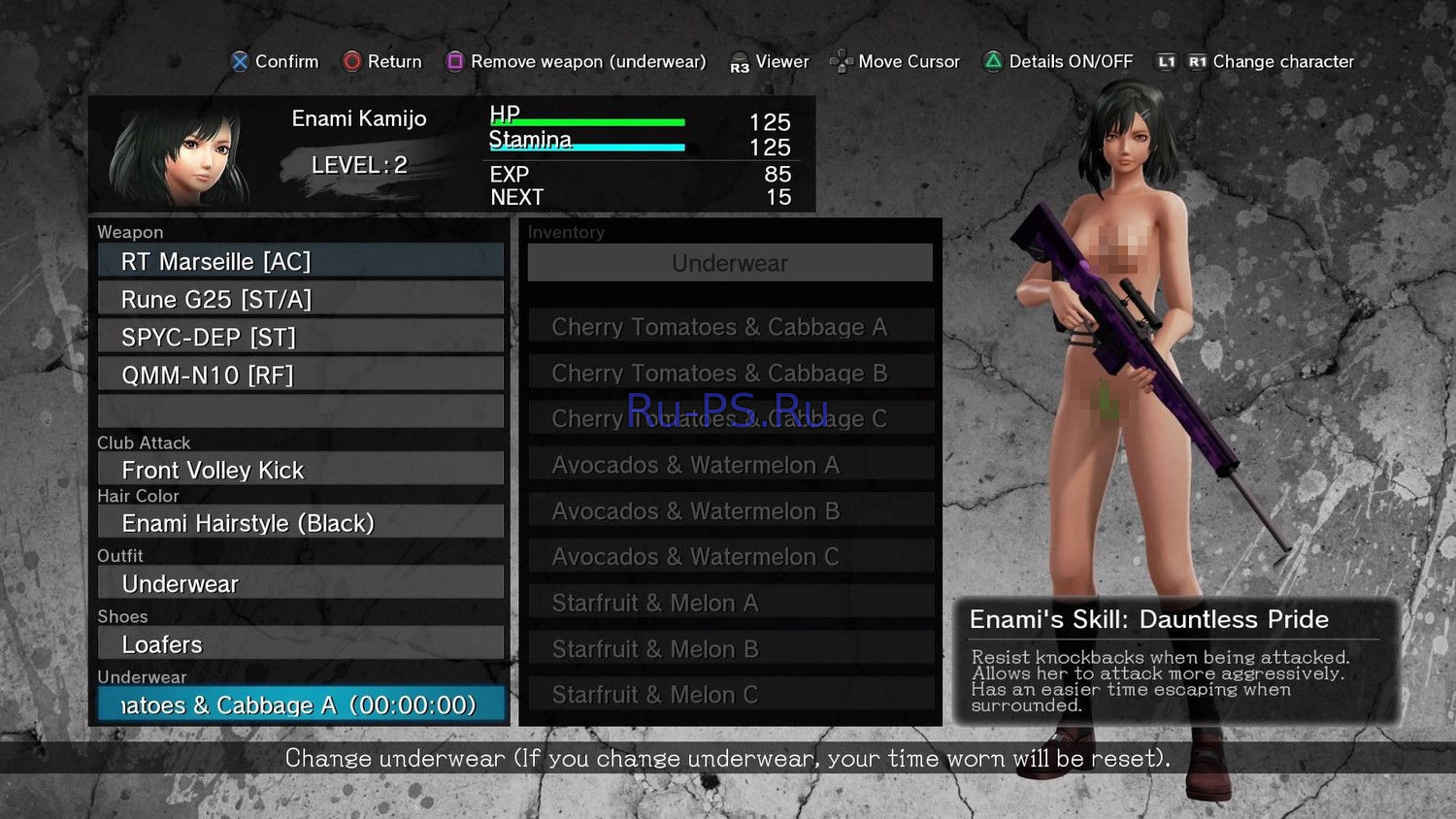The width and height of the screenshot is (1456, 819).
Task: Select Cherry Tomatoes & Cabbage B
Action: pyautogui.click(x=730, y=373)
